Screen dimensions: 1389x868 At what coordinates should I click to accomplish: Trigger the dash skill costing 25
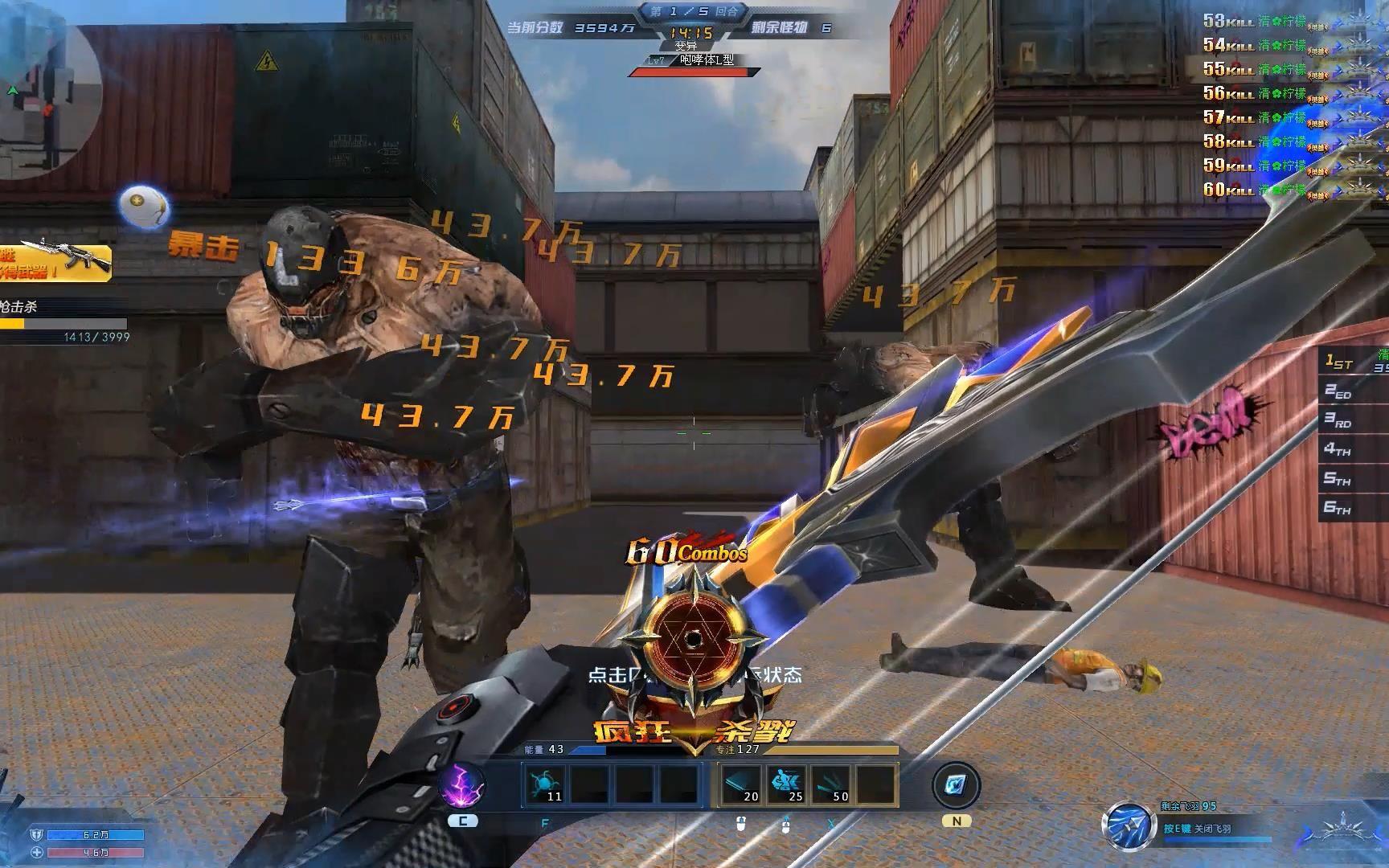click(x=786, y=784)
